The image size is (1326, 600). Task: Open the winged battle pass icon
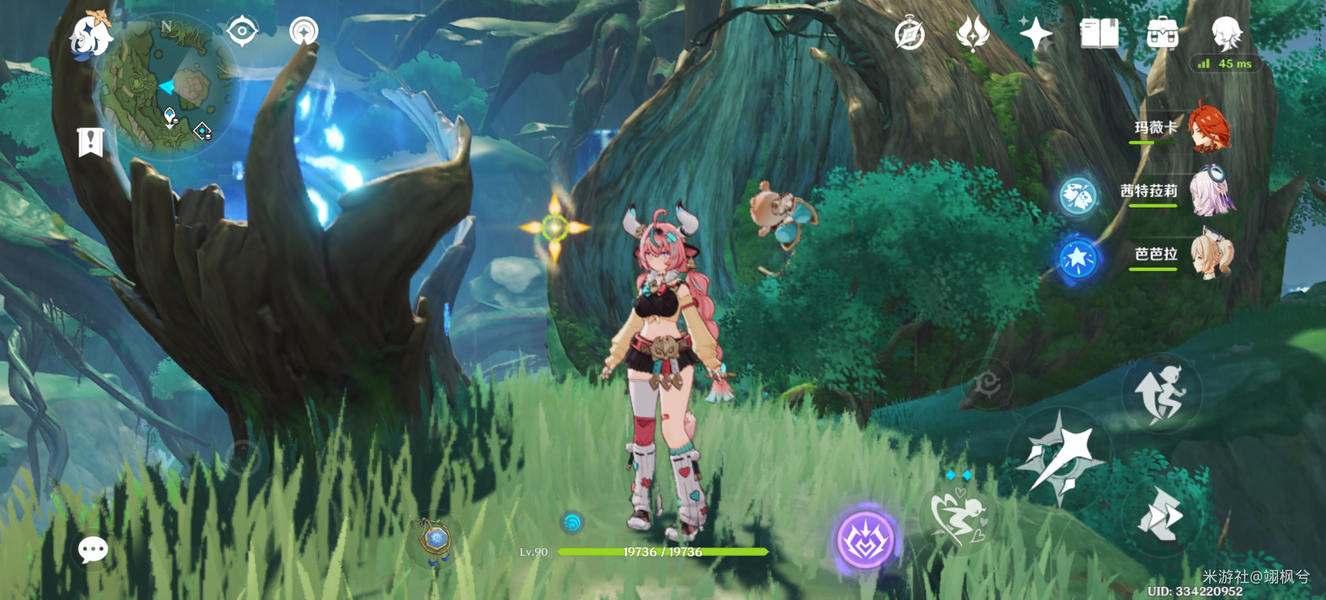(x=972, y=34)
